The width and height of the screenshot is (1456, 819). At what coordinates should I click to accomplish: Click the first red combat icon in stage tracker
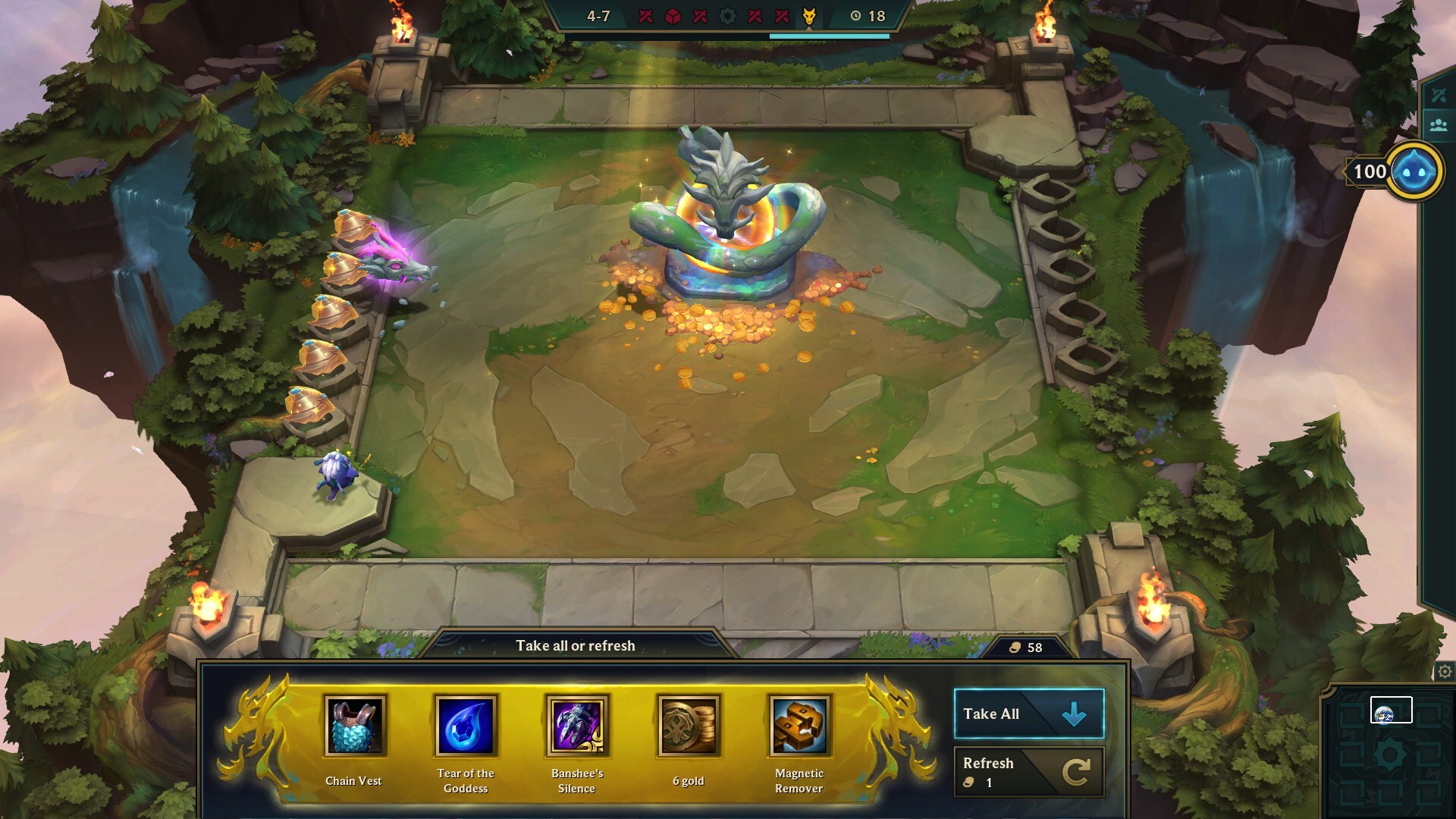tap(645, 17)
